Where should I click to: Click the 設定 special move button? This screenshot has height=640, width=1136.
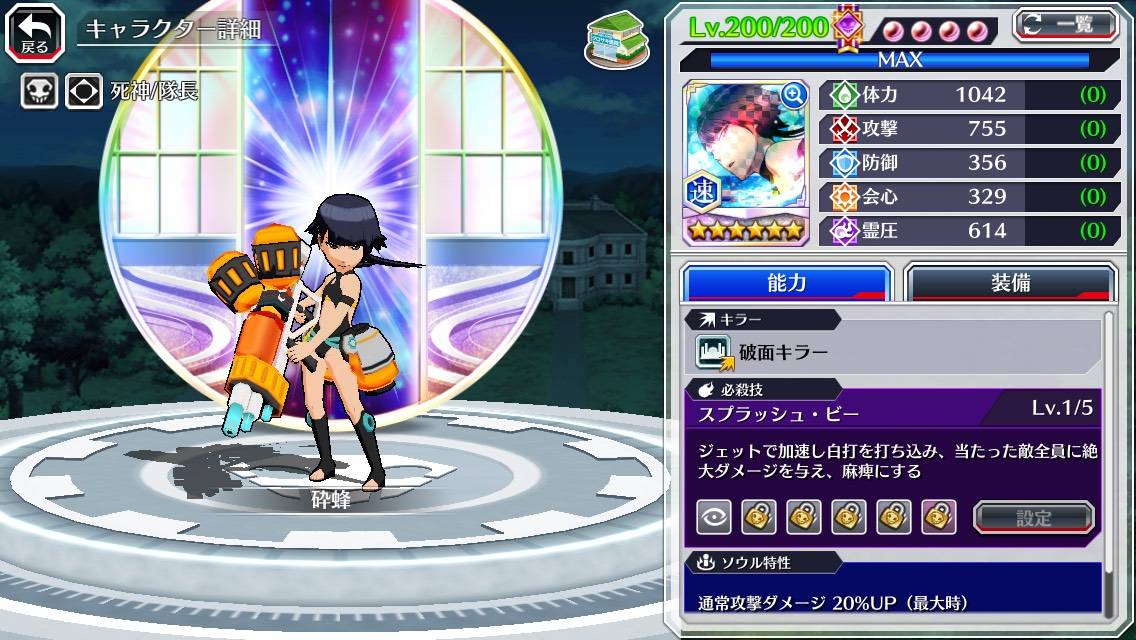tap(1033, 517)
